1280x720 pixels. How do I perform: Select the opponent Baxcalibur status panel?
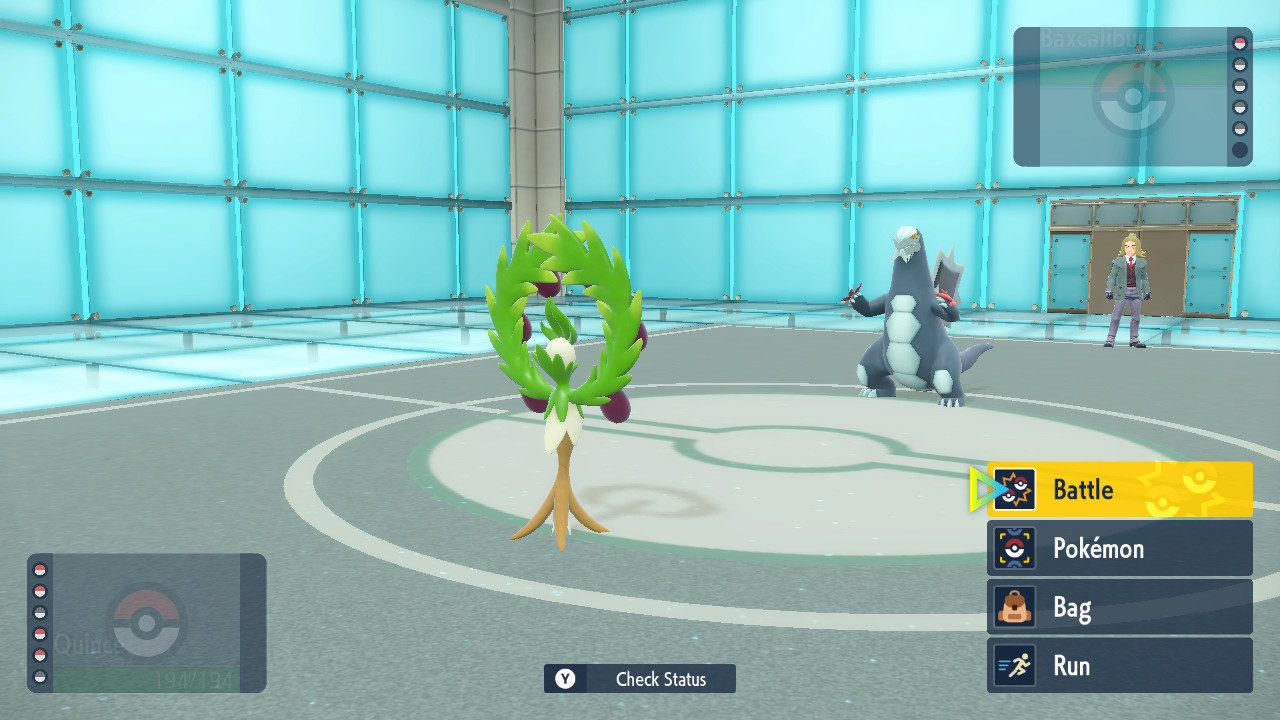[x=1132, y=97]
